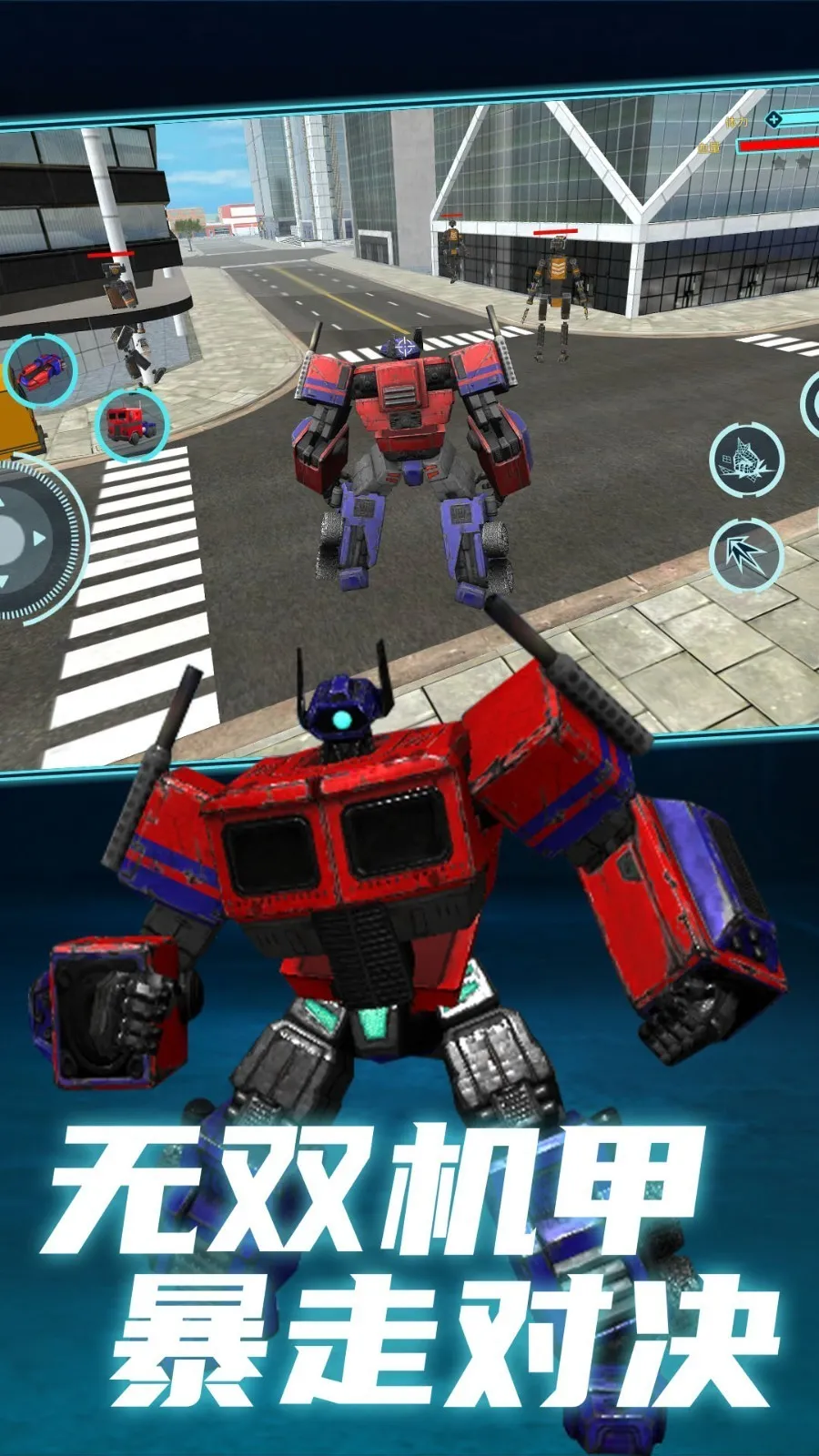
Task: Switch to the red truck form
Action: point(132,423)
